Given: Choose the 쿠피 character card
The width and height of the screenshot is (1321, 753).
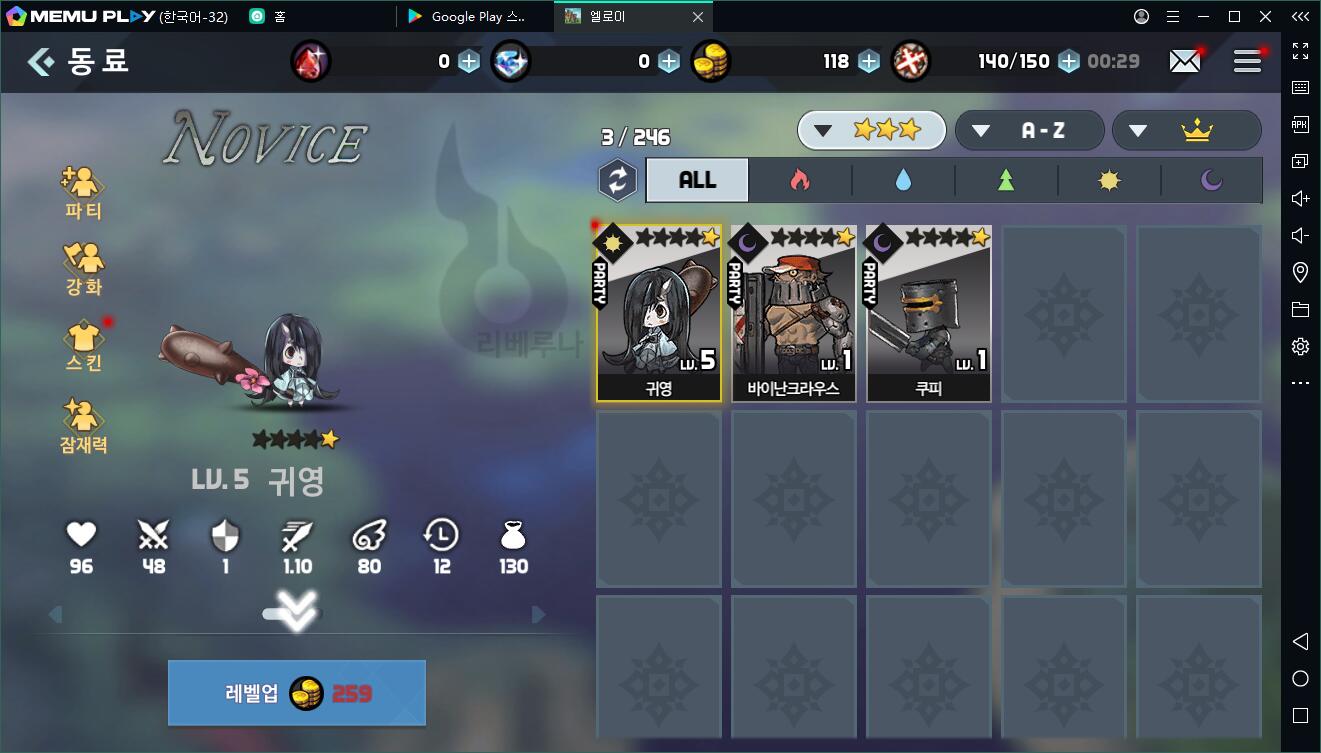Looking at the screenshot, I should pos(928,313).
